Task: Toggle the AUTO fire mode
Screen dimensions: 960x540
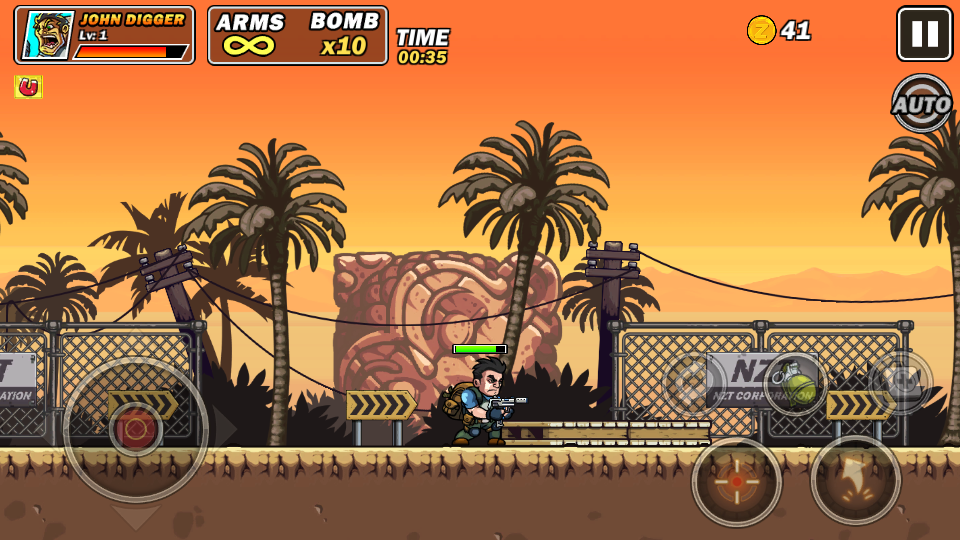Action: tap(921, 103)
